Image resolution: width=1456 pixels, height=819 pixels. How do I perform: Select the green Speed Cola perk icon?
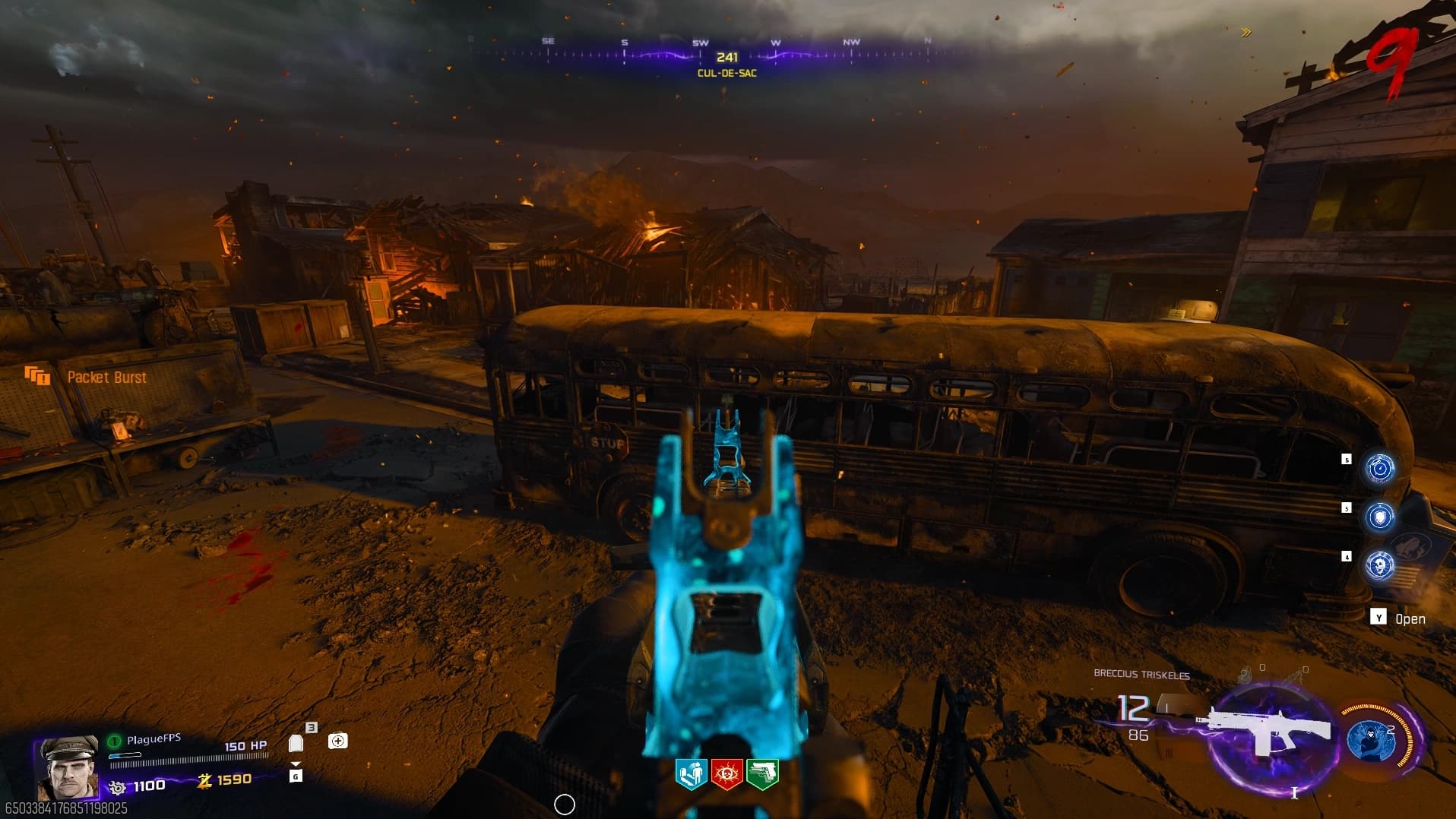point(762,774)
